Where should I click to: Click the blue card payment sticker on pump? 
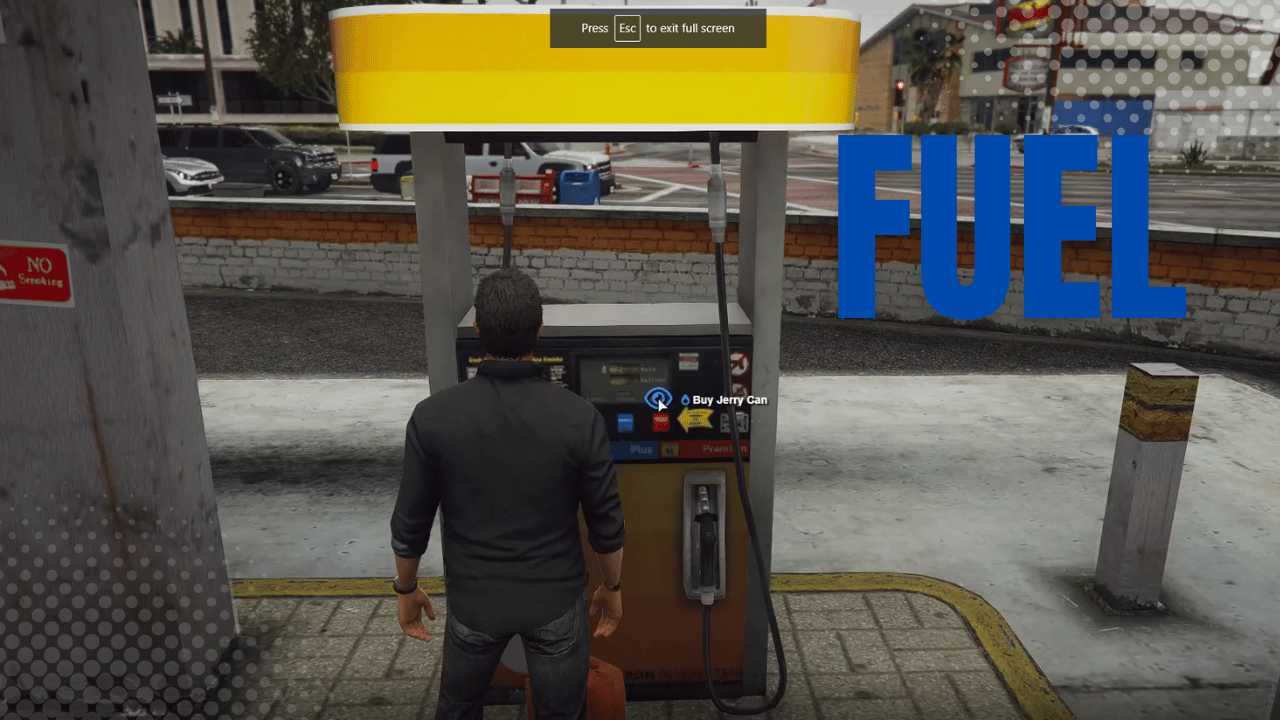[x=625, y=422]
